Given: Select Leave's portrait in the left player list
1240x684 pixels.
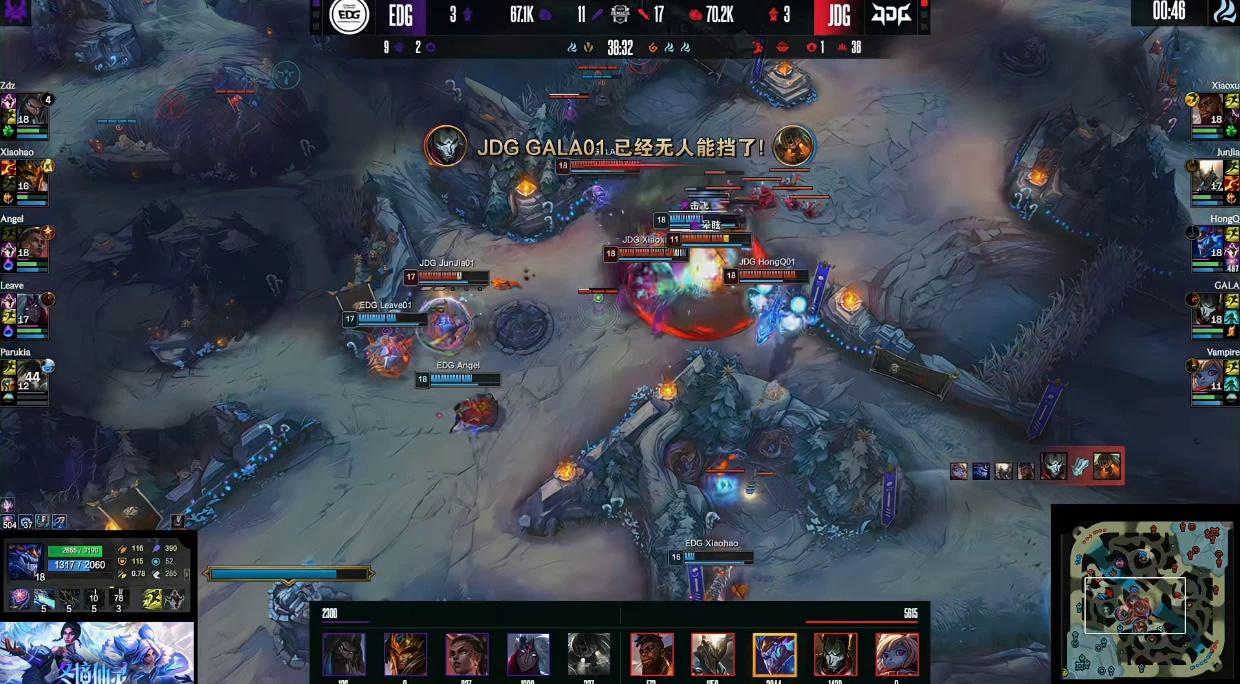Looking at the screenshot, I should pyautogui.click(x=32, y=309).
